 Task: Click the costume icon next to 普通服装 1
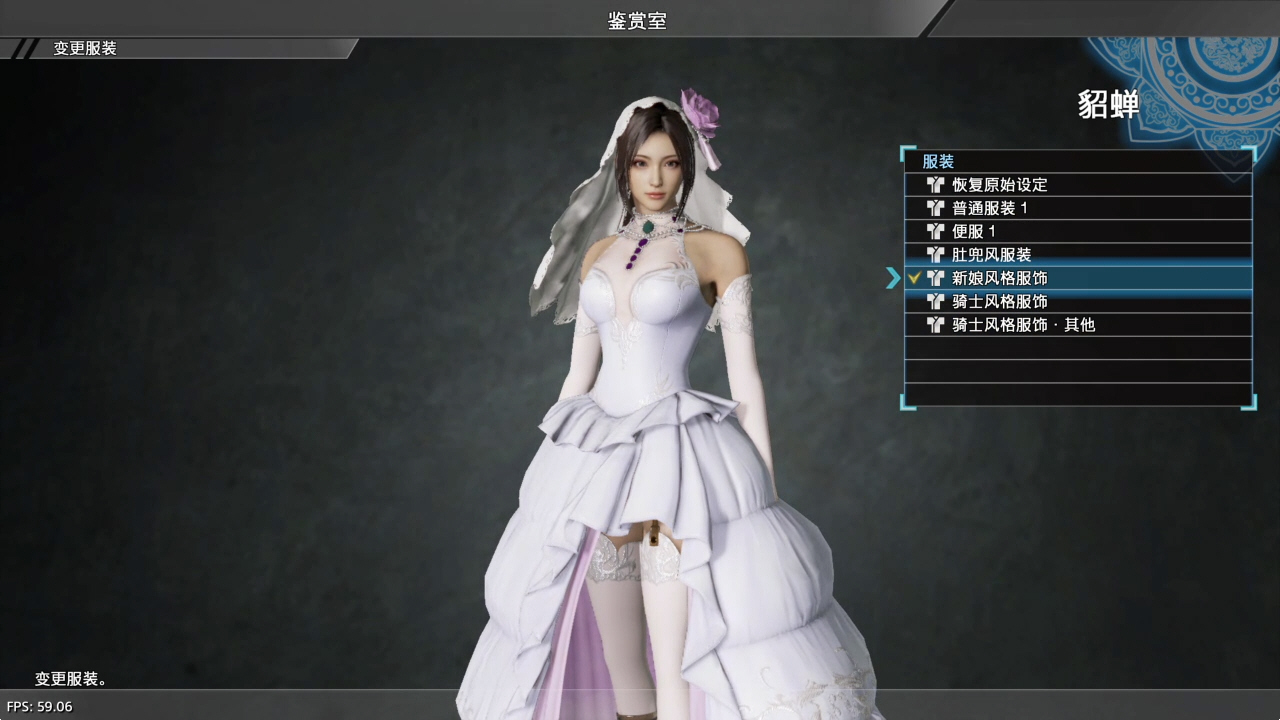(935, 208)
